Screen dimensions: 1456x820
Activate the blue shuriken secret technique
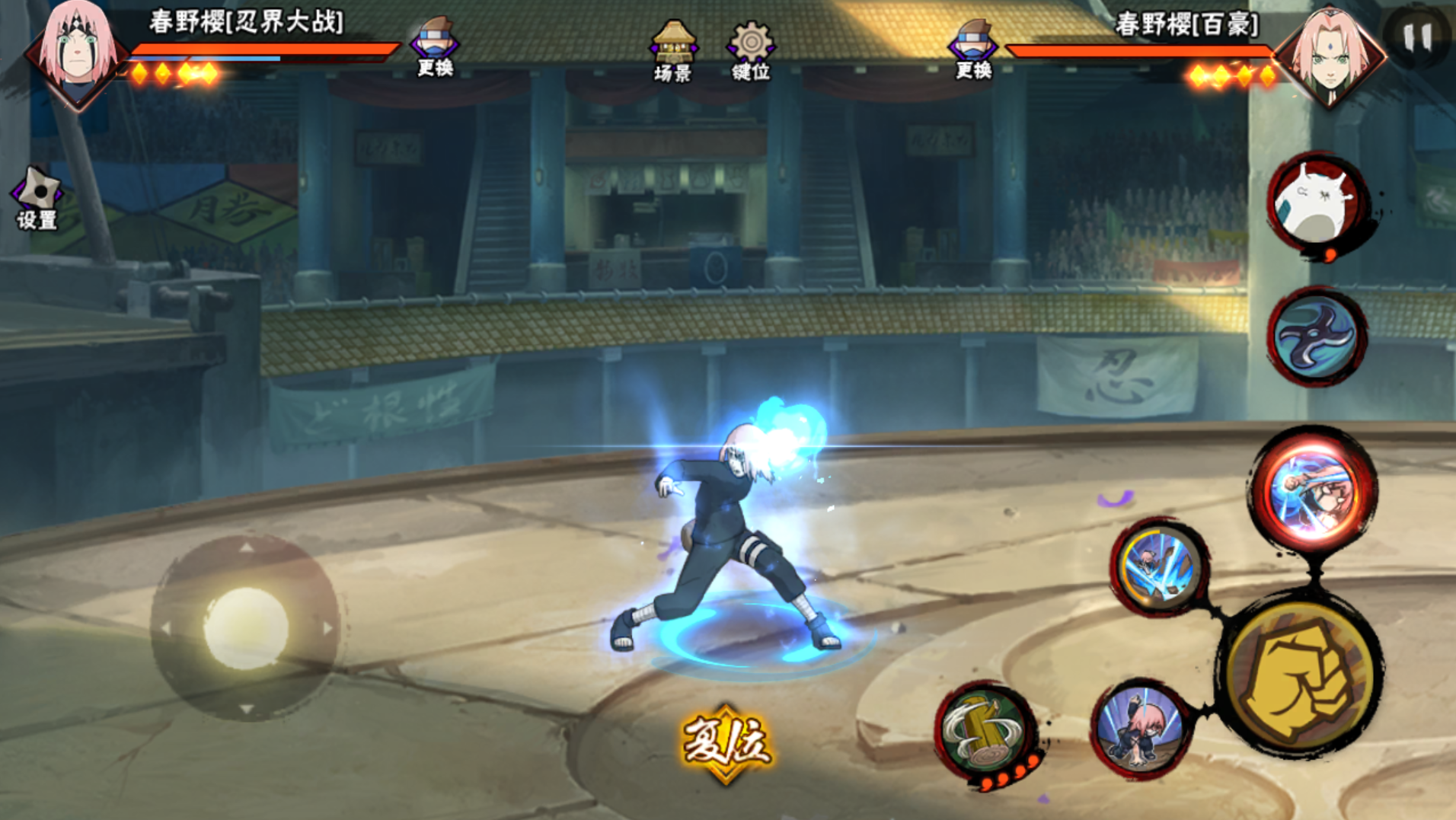coord(1316,337)
